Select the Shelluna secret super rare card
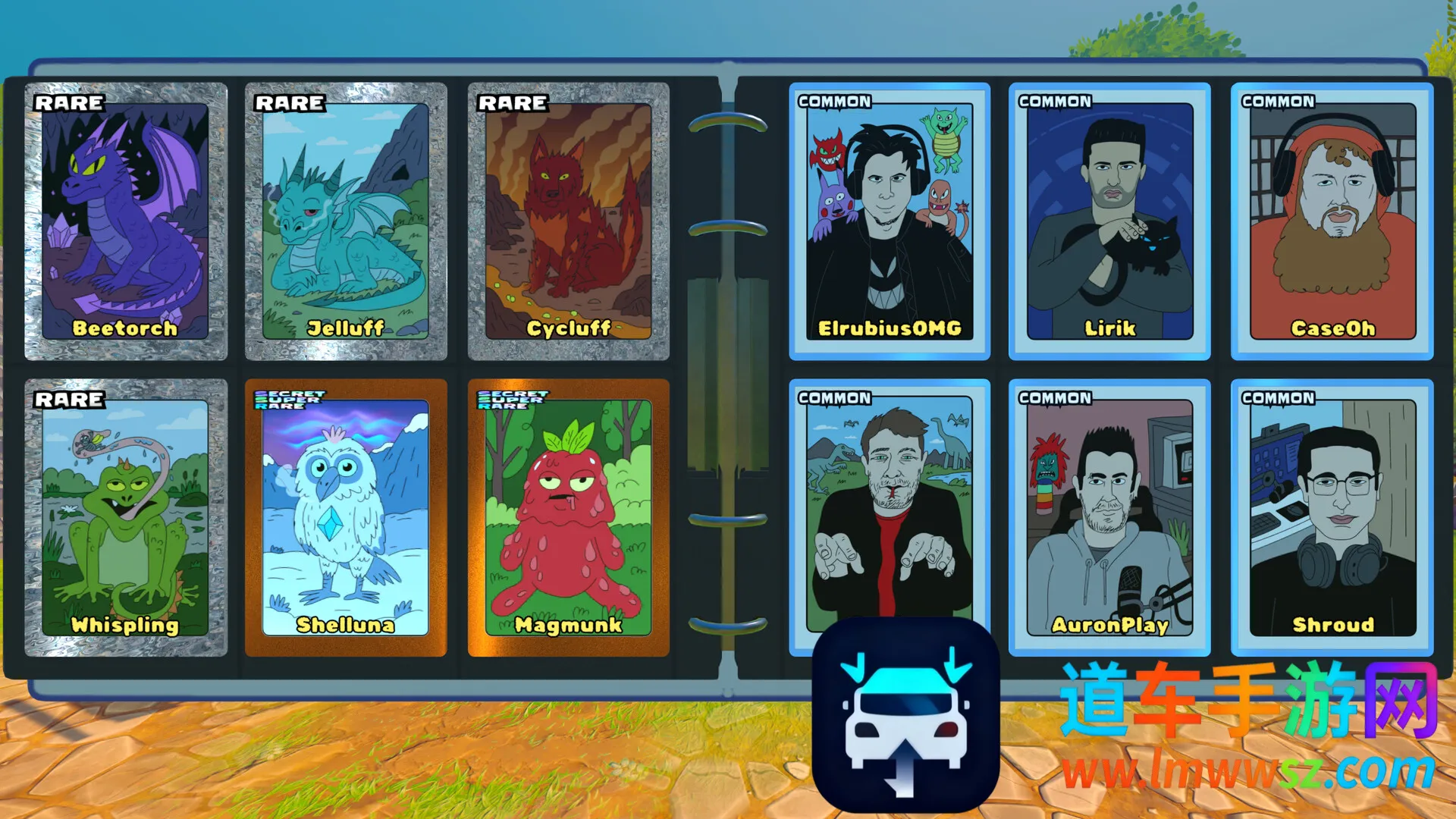Viewport: 1456px width, 819px height. click(346, 517)
